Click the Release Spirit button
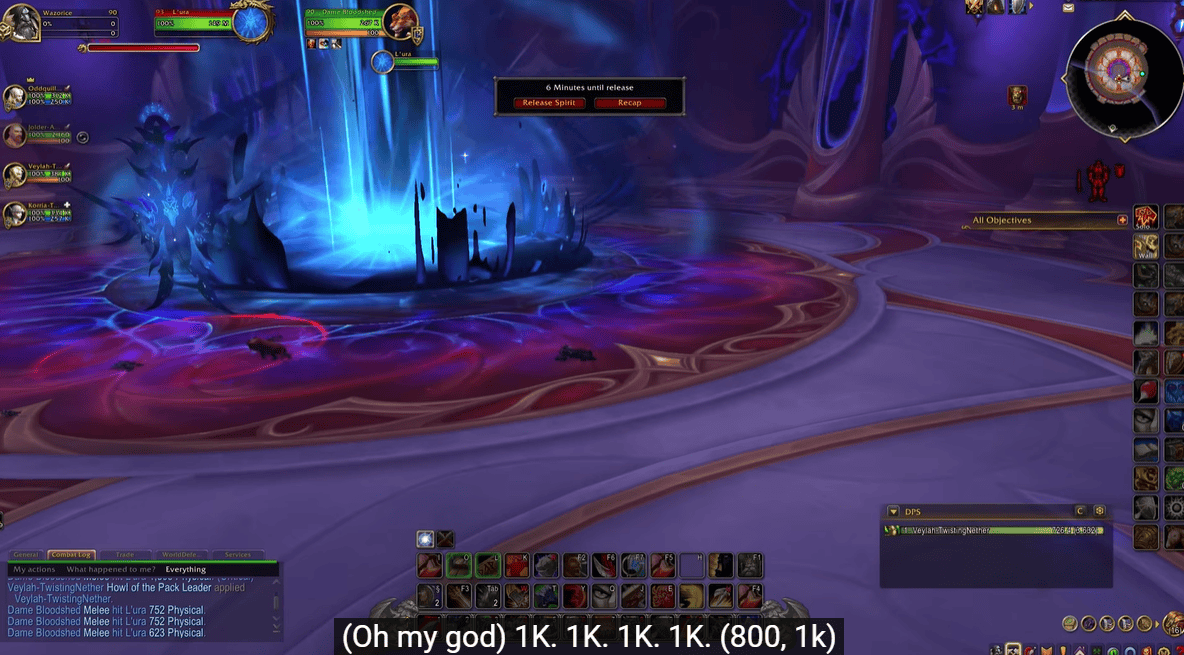The width and height of the screenshot is (1184, 655). click(550, 103)
